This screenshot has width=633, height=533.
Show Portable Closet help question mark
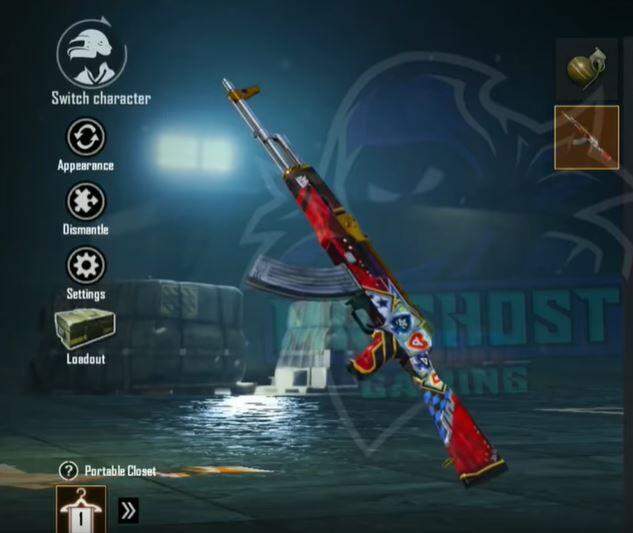point(68,470)
